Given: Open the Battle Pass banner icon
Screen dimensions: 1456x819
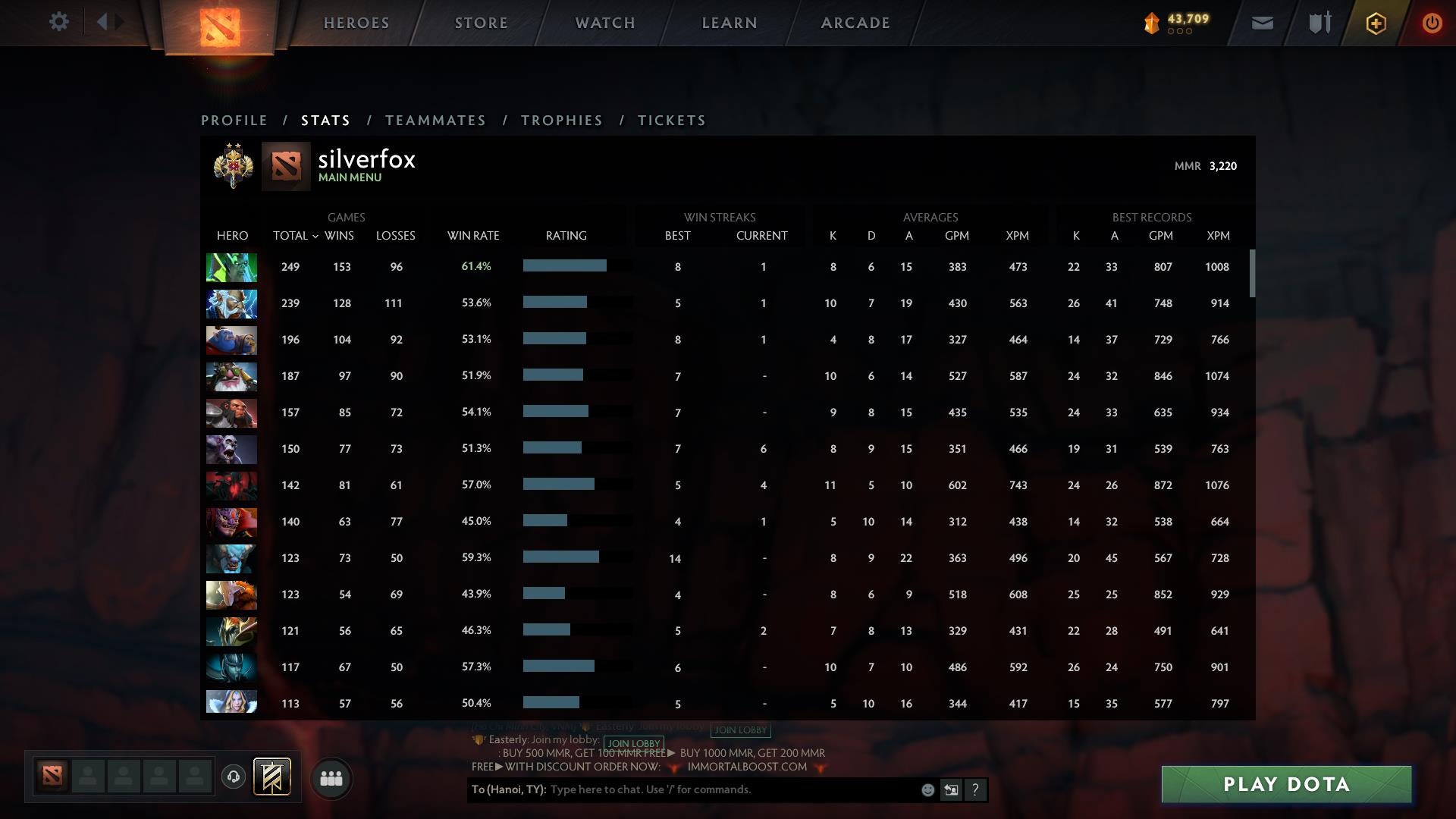Looking at the screenshot, I should pos(271,777).
